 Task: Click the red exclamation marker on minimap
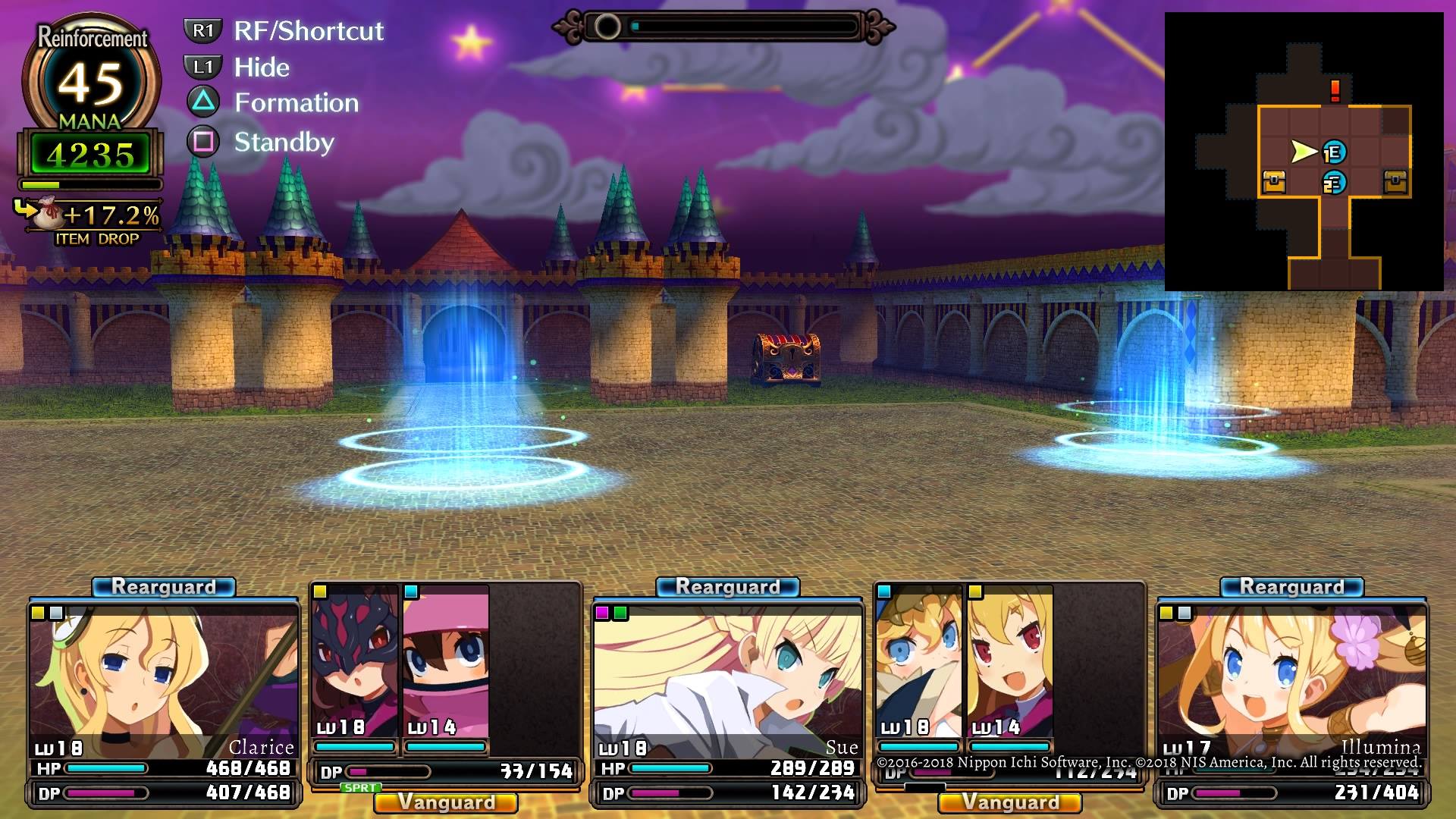1335,91
